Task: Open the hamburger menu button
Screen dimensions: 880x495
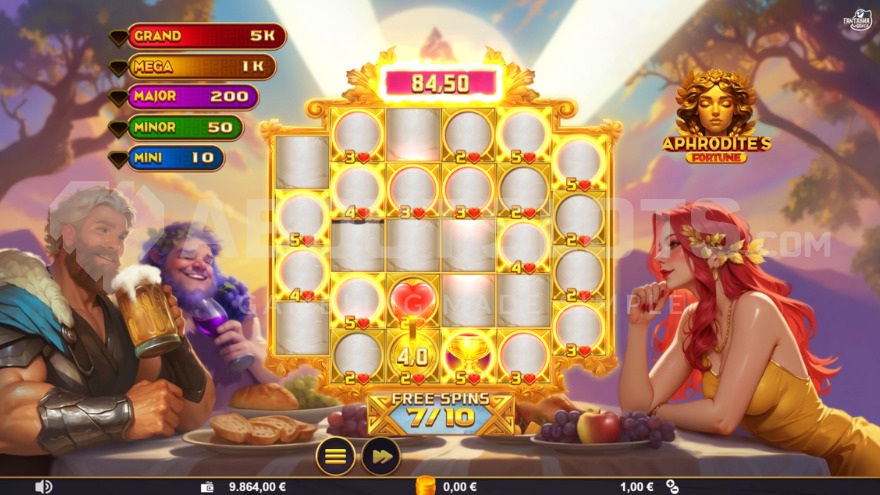Action: pyautogui.click(x=336, y=456)
